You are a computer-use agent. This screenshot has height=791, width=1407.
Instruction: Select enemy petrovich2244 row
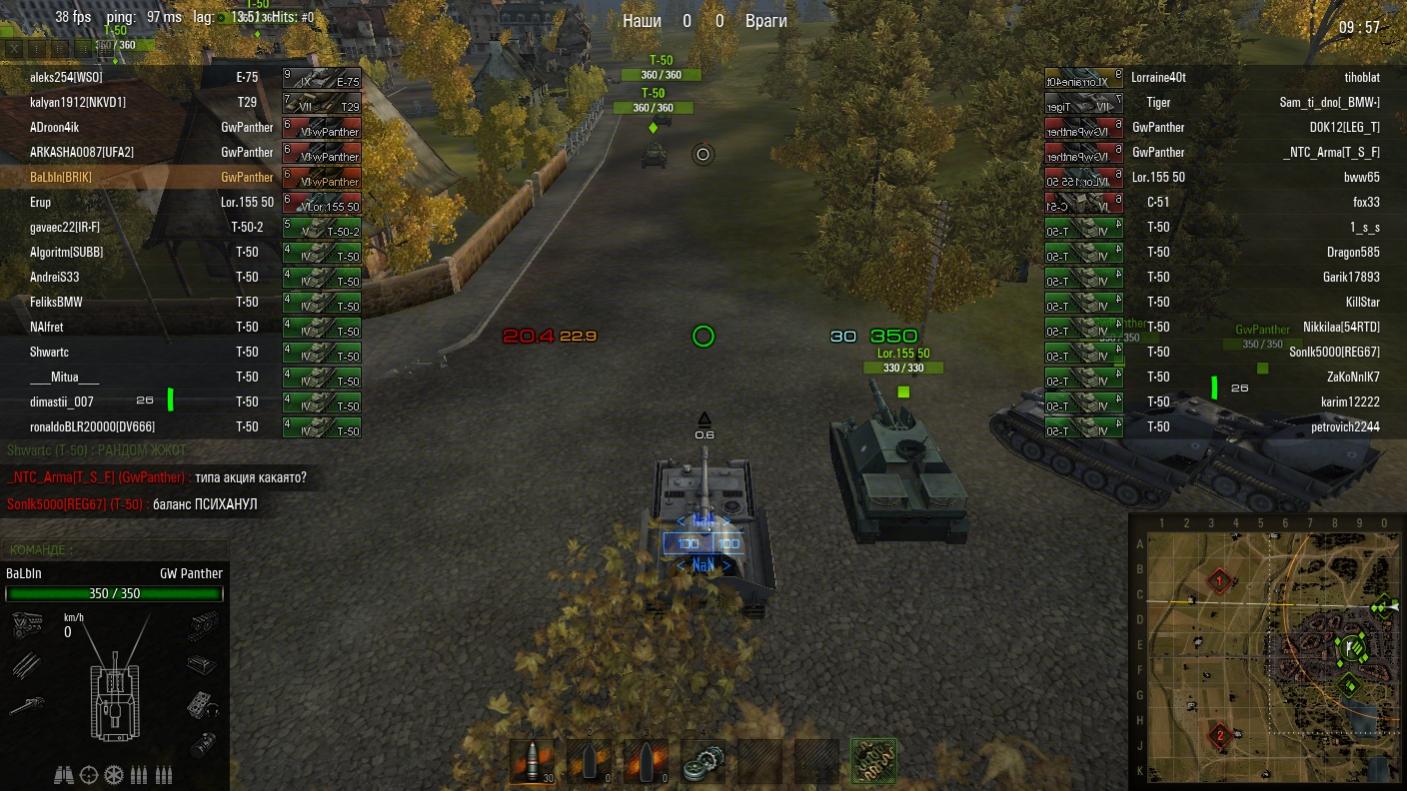tap(1250, 428)
